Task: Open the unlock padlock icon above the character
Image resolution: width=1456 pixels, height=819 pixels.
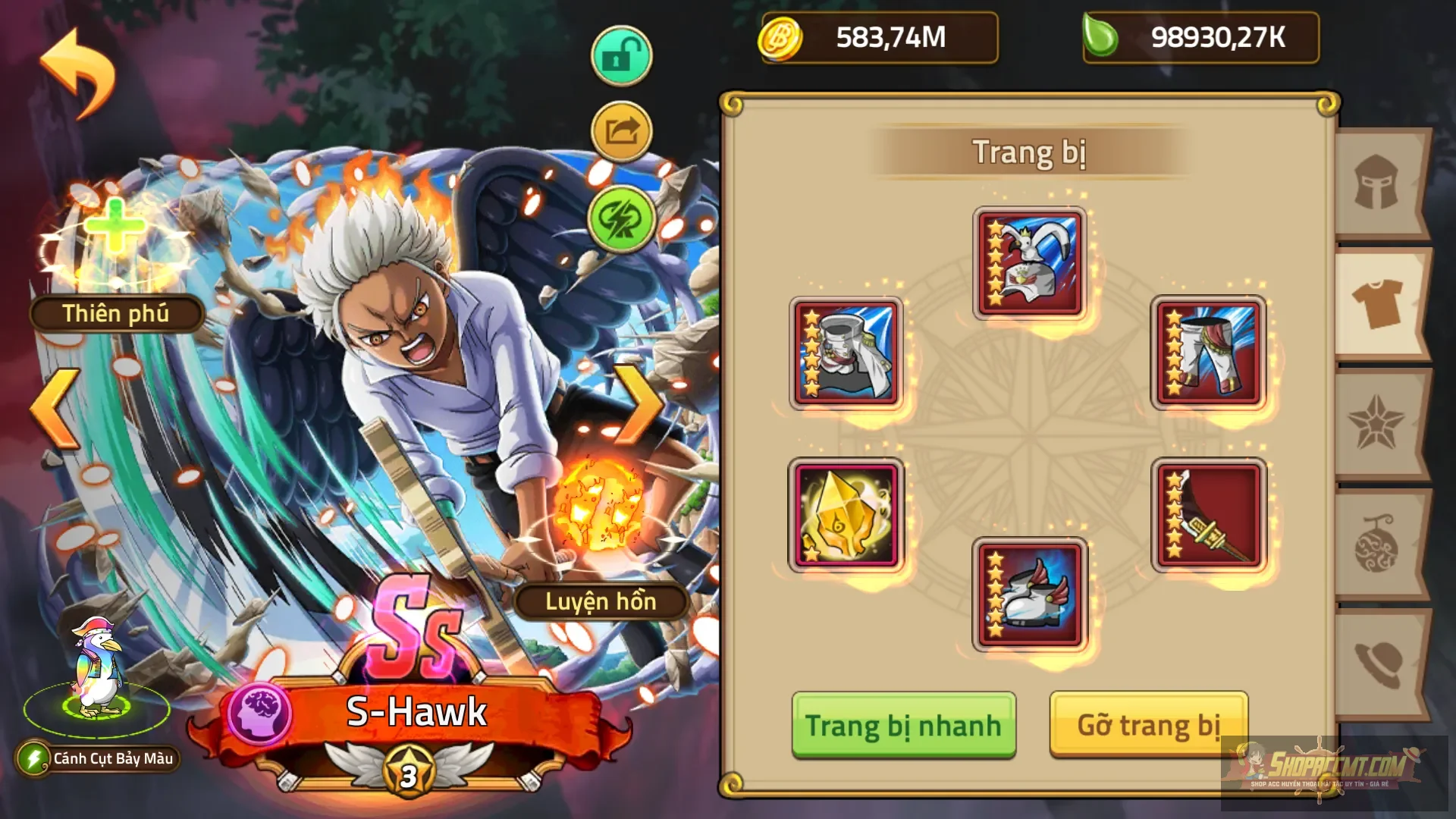Action: click(620, 55)
